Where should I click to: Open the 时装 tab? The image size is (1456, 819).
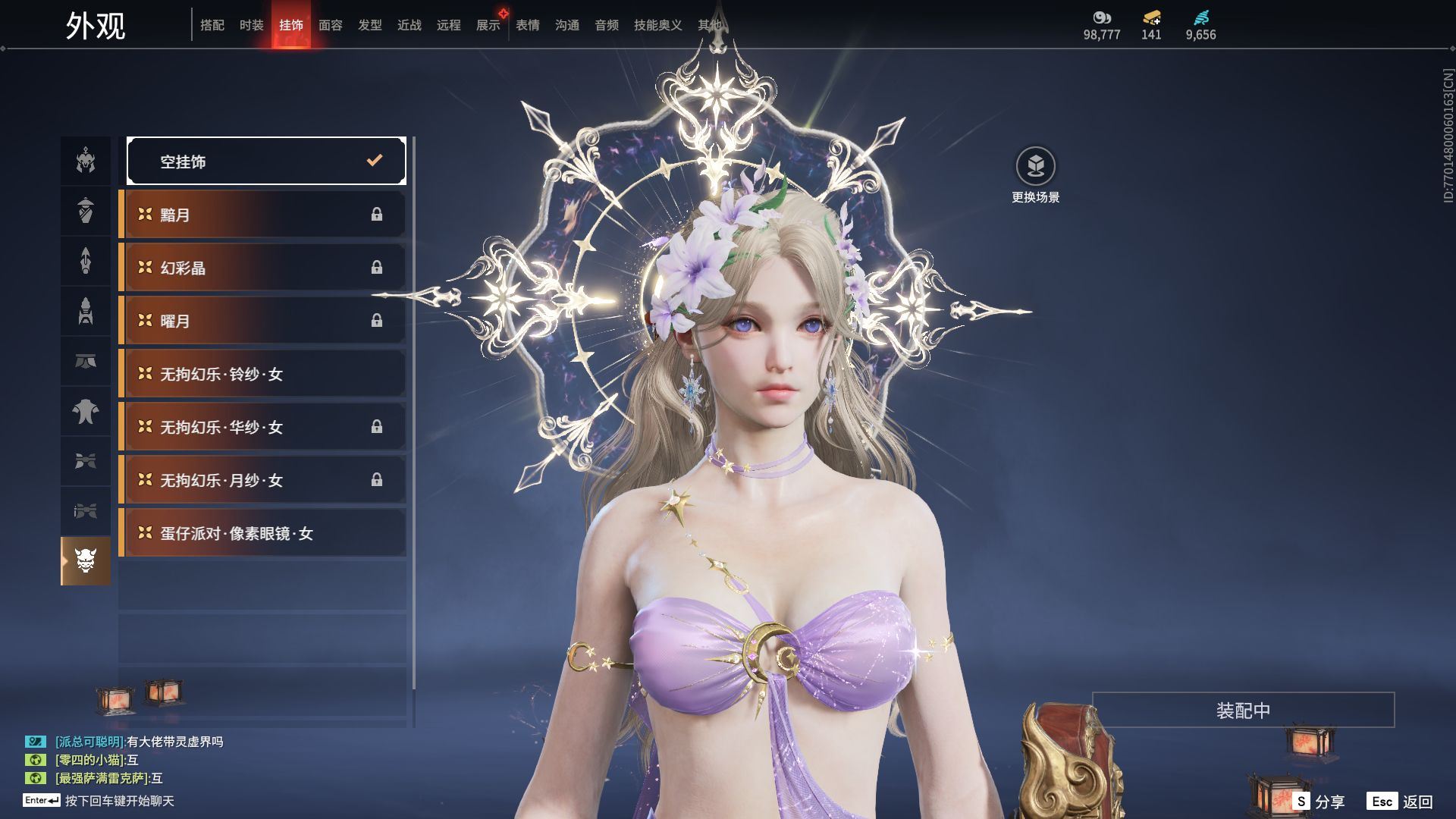[x=252, y=26]
